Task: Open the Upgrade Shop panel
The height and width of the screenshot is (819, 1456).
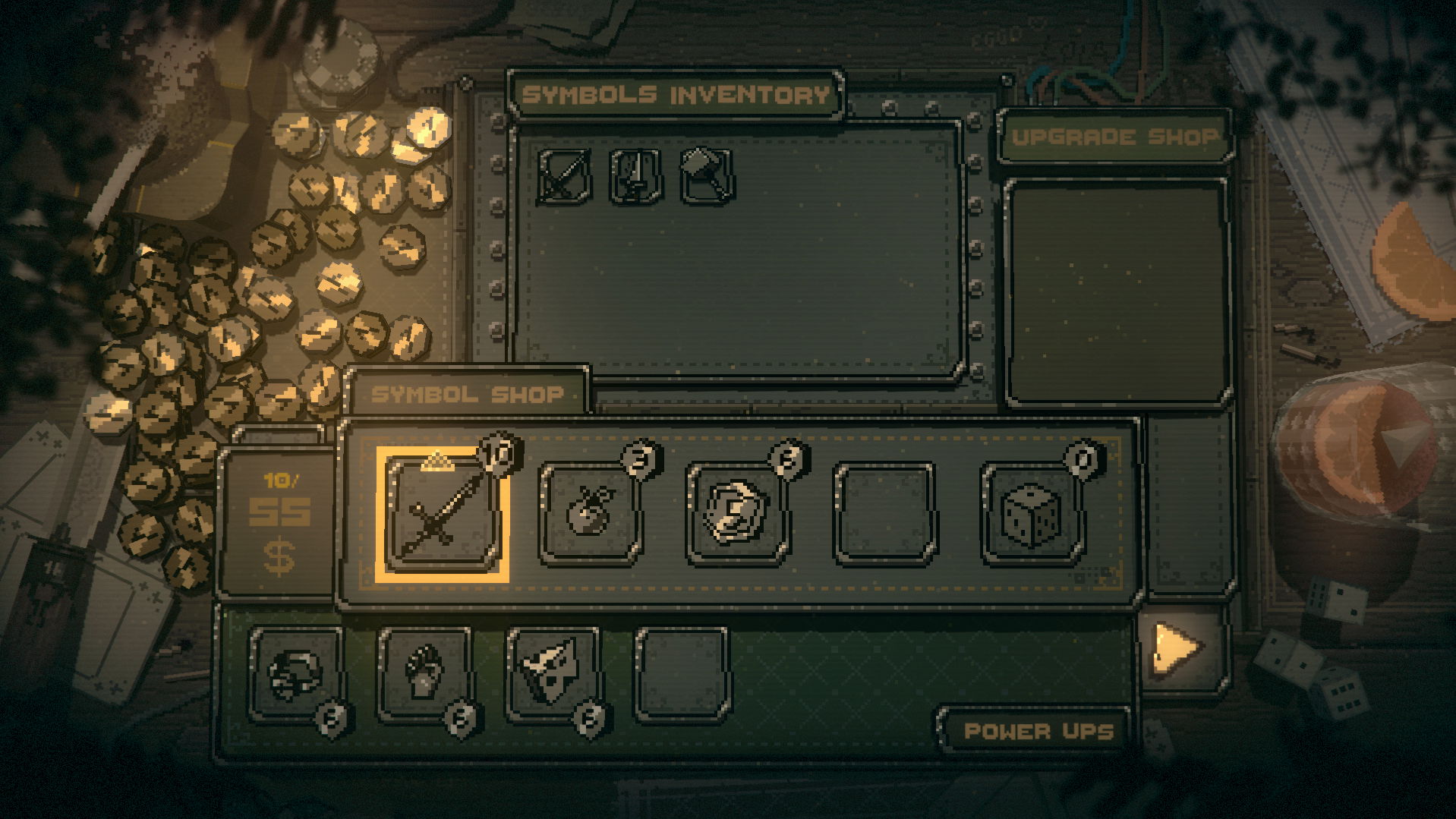Action: [1114, 137]
